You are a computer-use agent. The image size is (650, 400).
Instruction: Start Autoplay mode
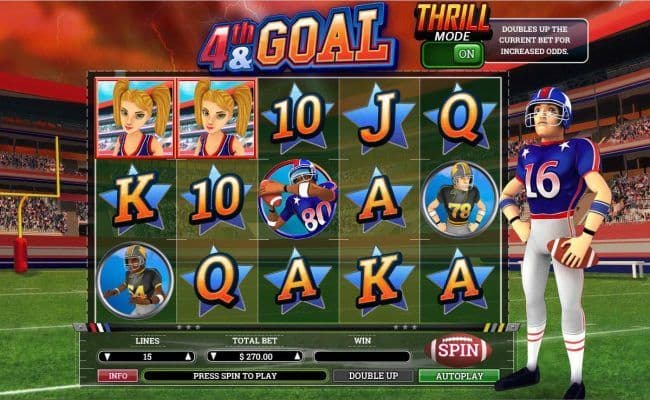(x=458, y=376)
